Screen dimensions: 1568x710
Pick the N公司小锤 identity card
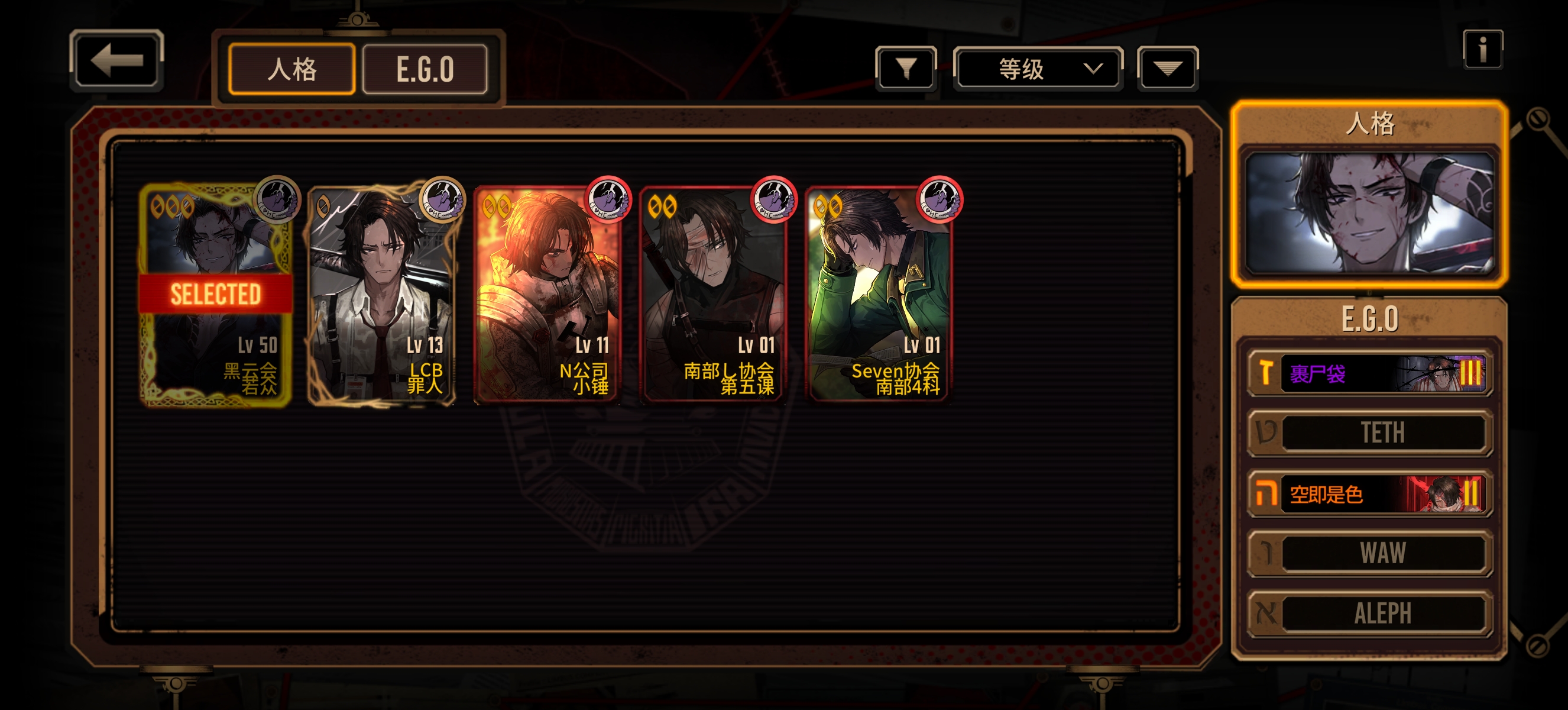(x=547, y=295)
